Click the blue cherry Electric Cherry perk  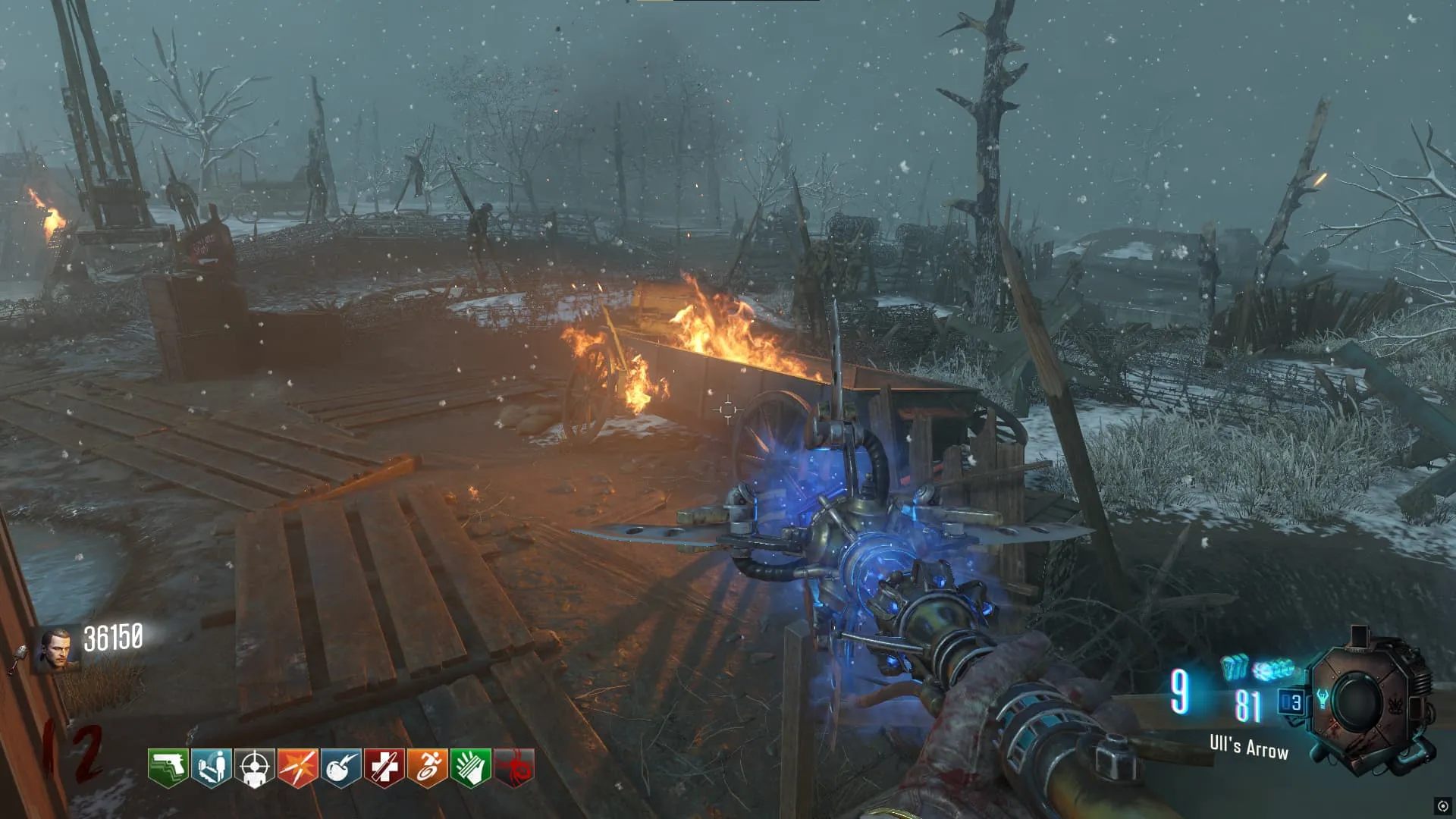pos(340,767)
